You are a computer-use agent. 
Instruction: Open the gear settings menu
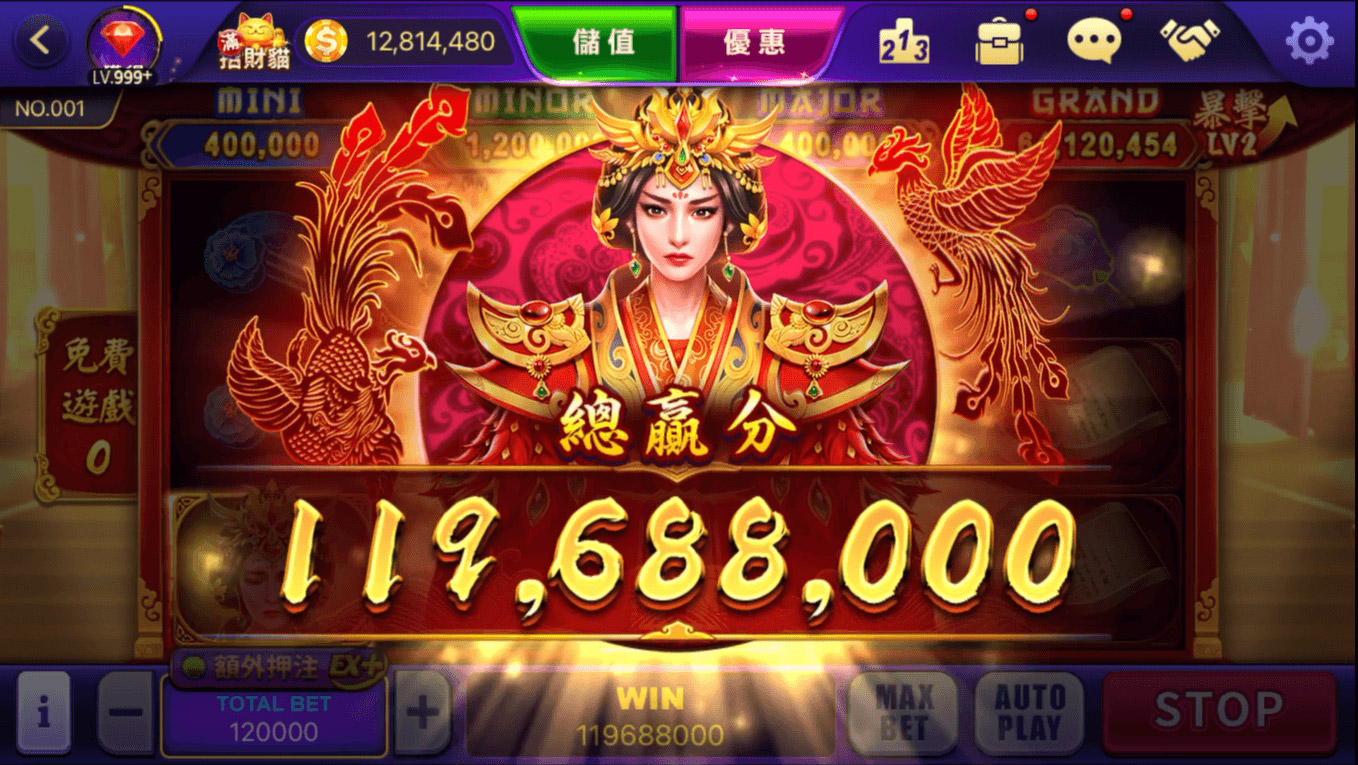coord(1308,41)
